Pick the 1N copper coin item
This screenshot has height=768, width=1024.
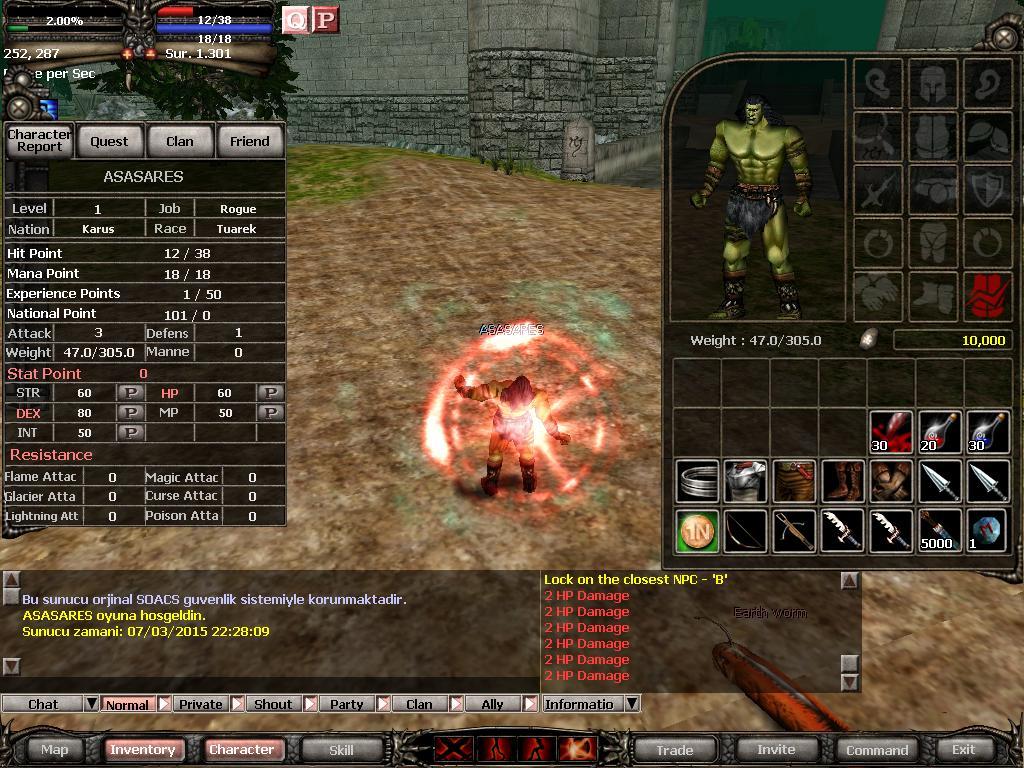pyautogui.click(x=697, y=530)
